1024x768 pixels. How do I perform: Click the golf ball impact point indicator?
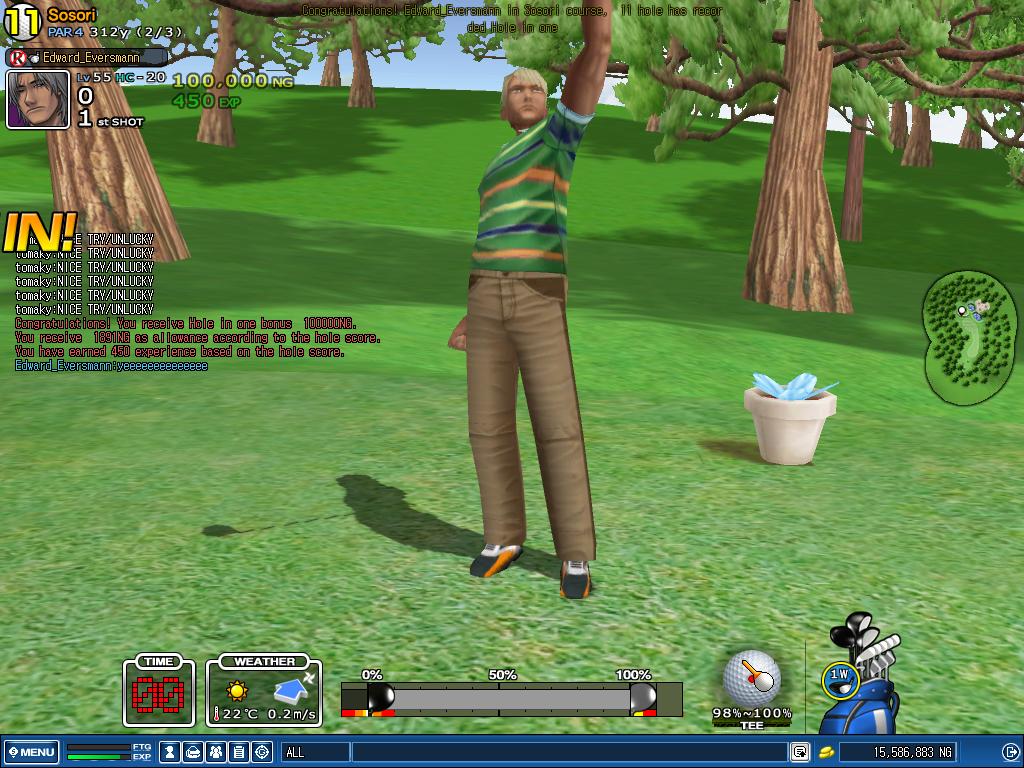point(751,678)
